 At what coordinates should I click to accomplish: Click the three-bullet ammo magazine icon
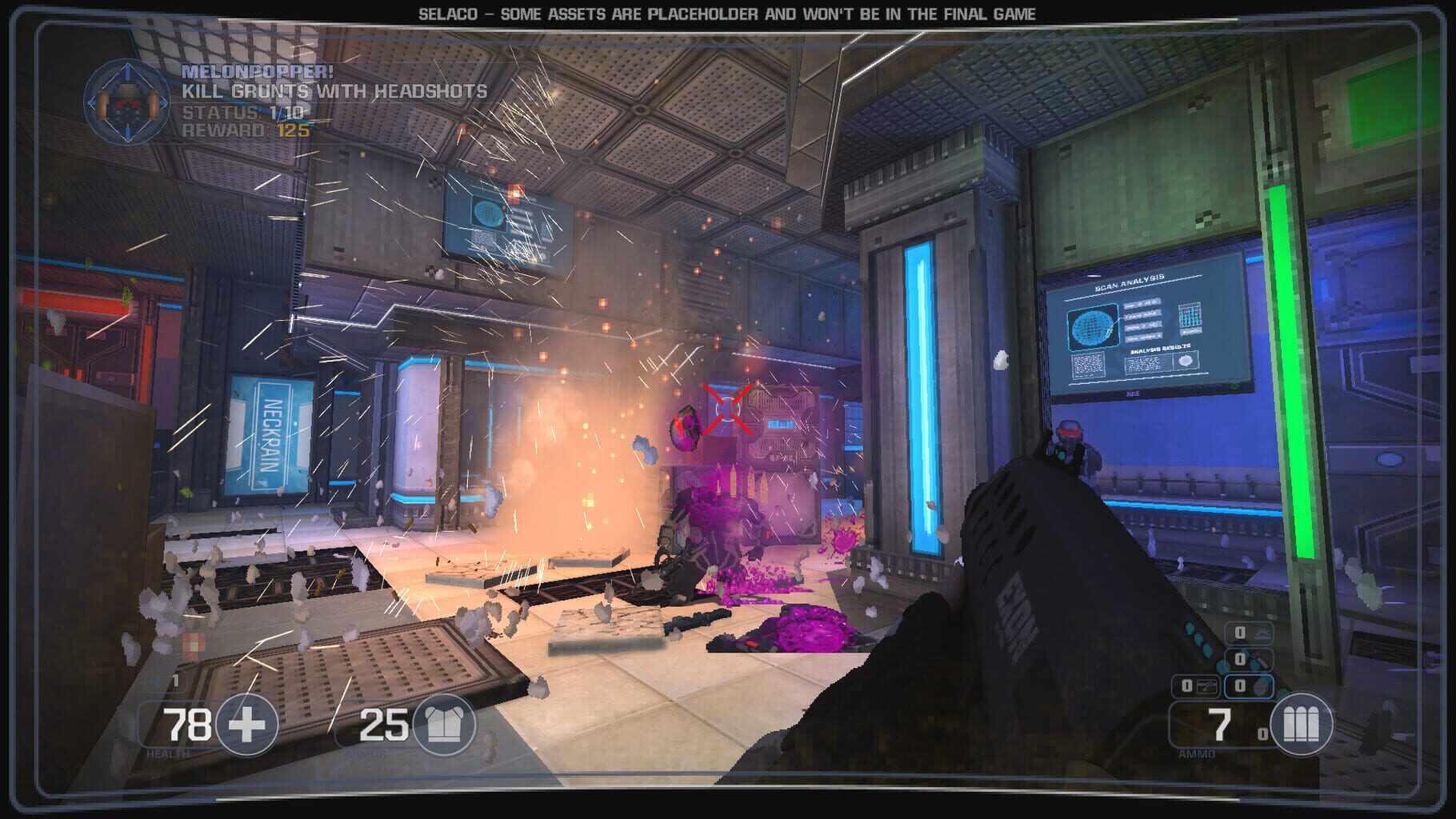[1302, 725]
